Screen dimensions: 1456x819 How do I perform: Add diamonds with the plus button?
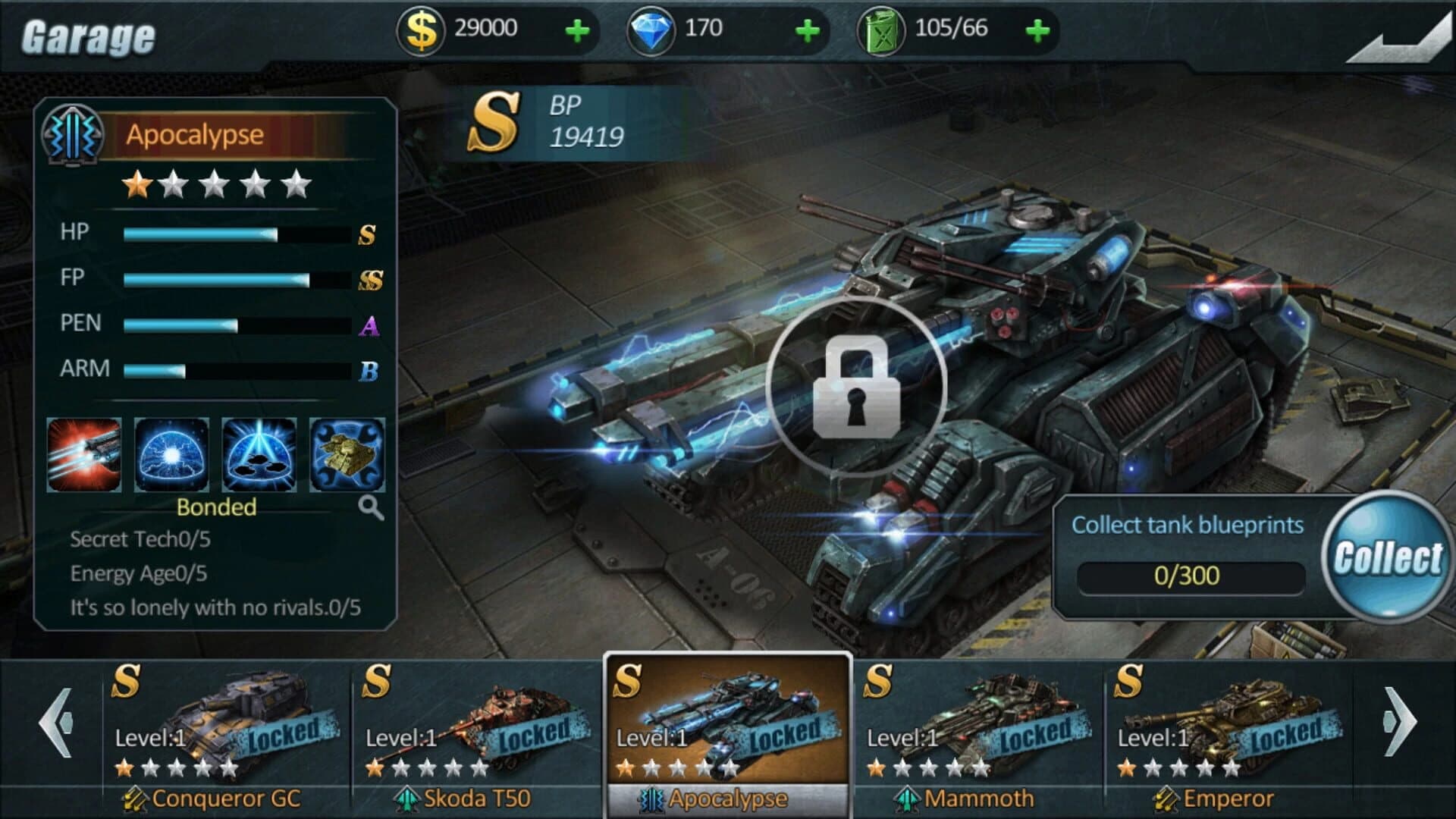click(x=808, y=32)
